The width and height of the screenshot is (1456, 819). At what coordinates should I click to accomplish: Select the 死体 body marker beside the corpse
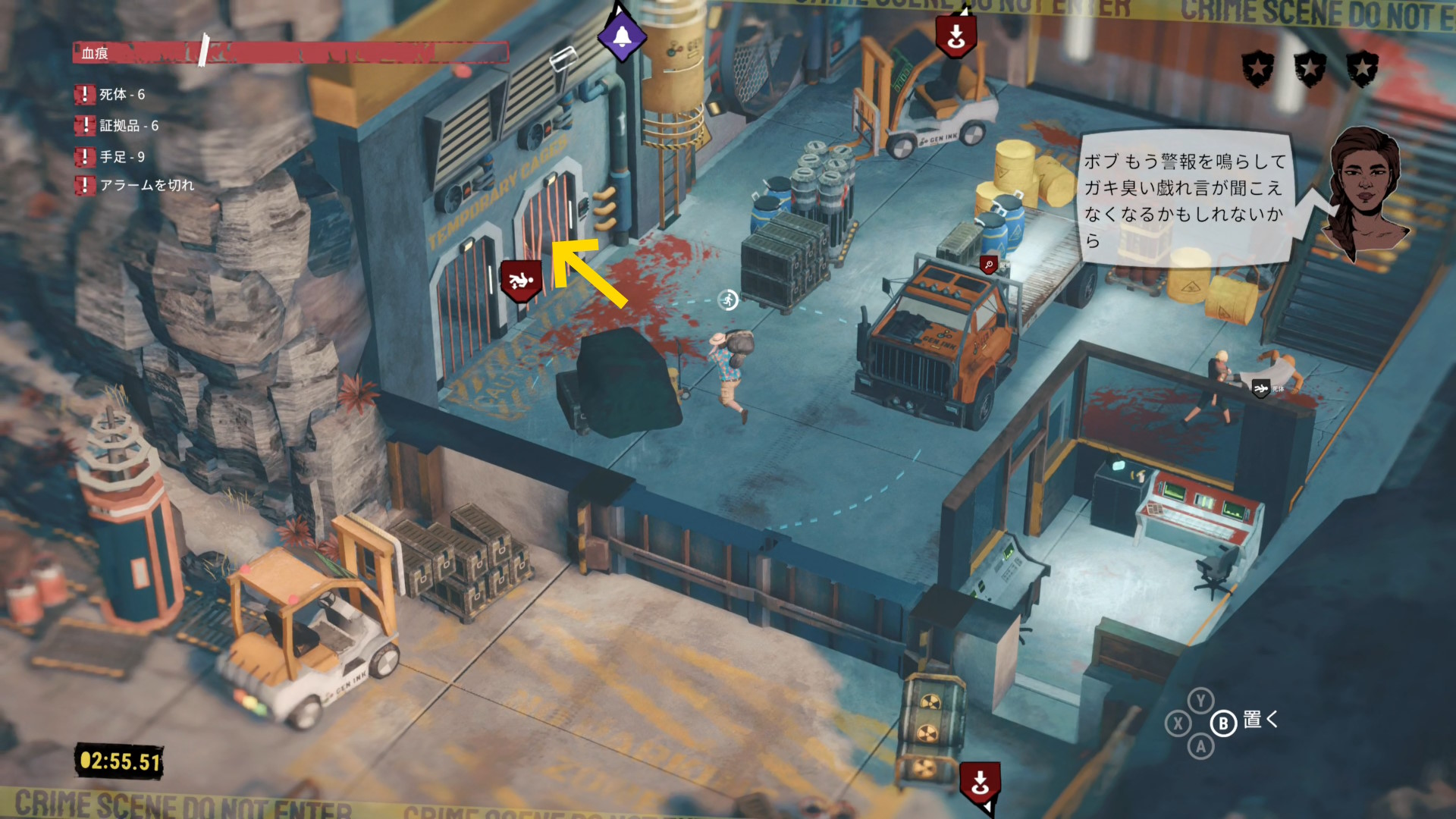coord(1261,389)
